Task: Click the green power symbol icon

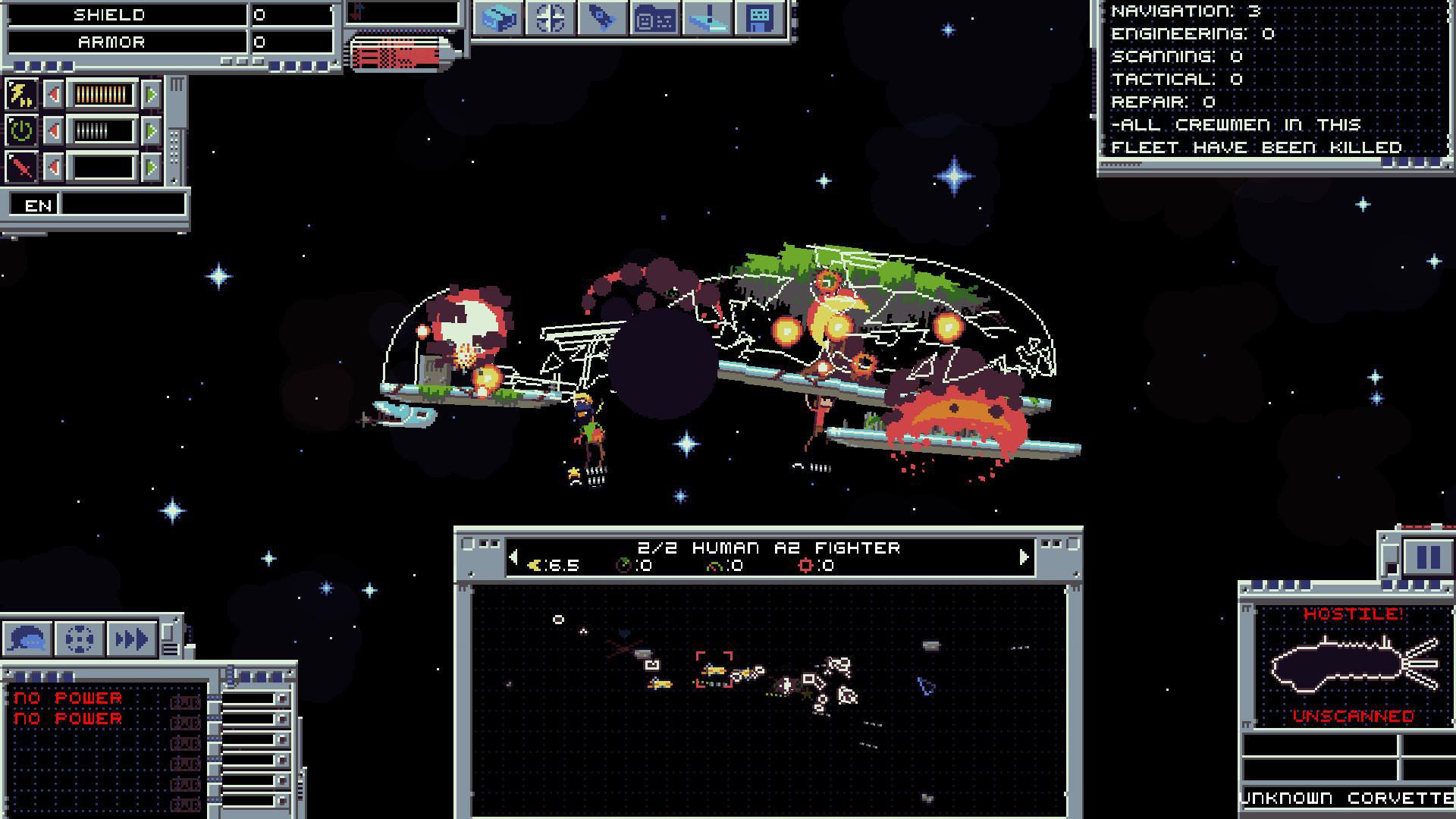Action: point(20,130)
